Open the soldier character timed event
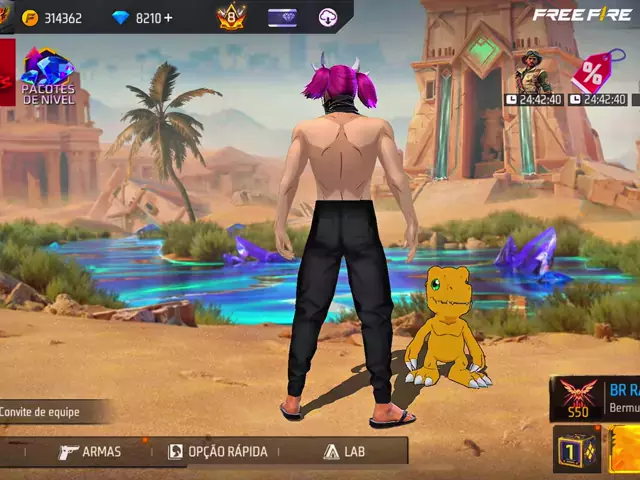The image size is (640, 480). [533, 75]
